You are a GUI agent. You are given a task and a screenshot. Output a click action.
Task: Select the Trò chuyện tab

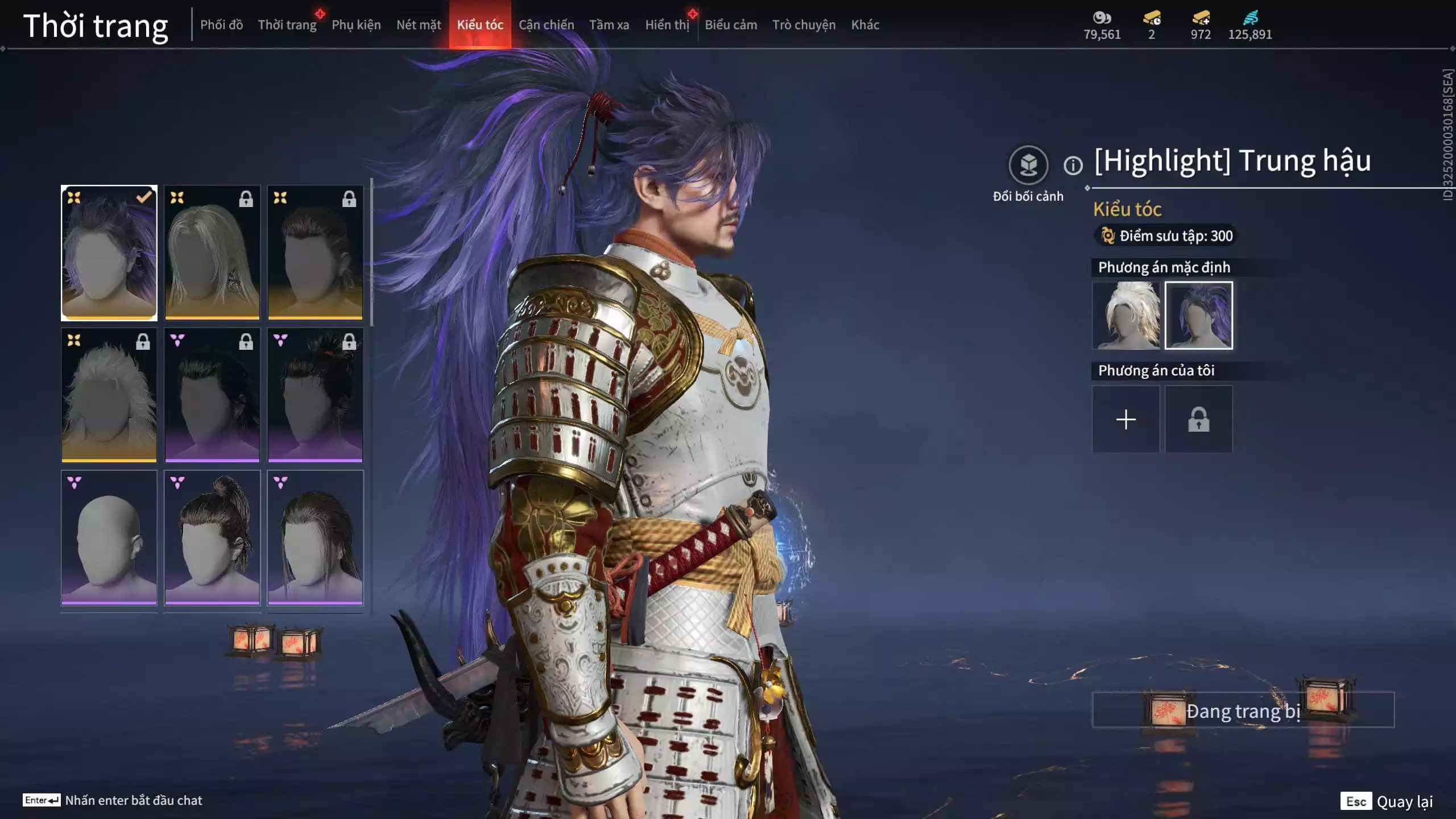click(x=804, y=25)
